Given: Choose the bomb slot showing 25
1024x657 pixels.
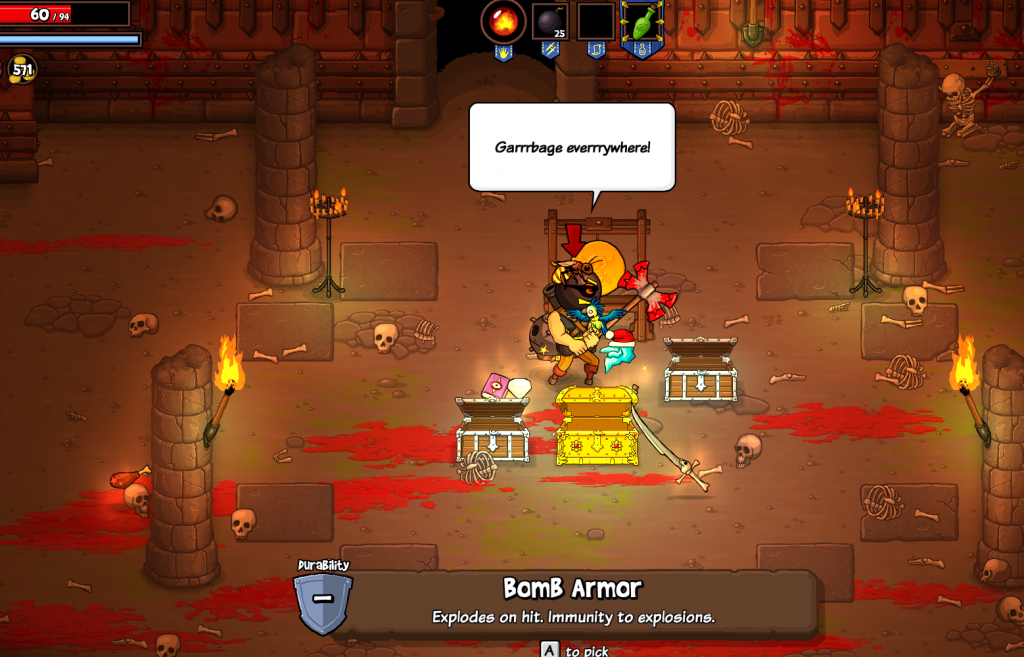Looking at the screenshot, I should (550, 21).
